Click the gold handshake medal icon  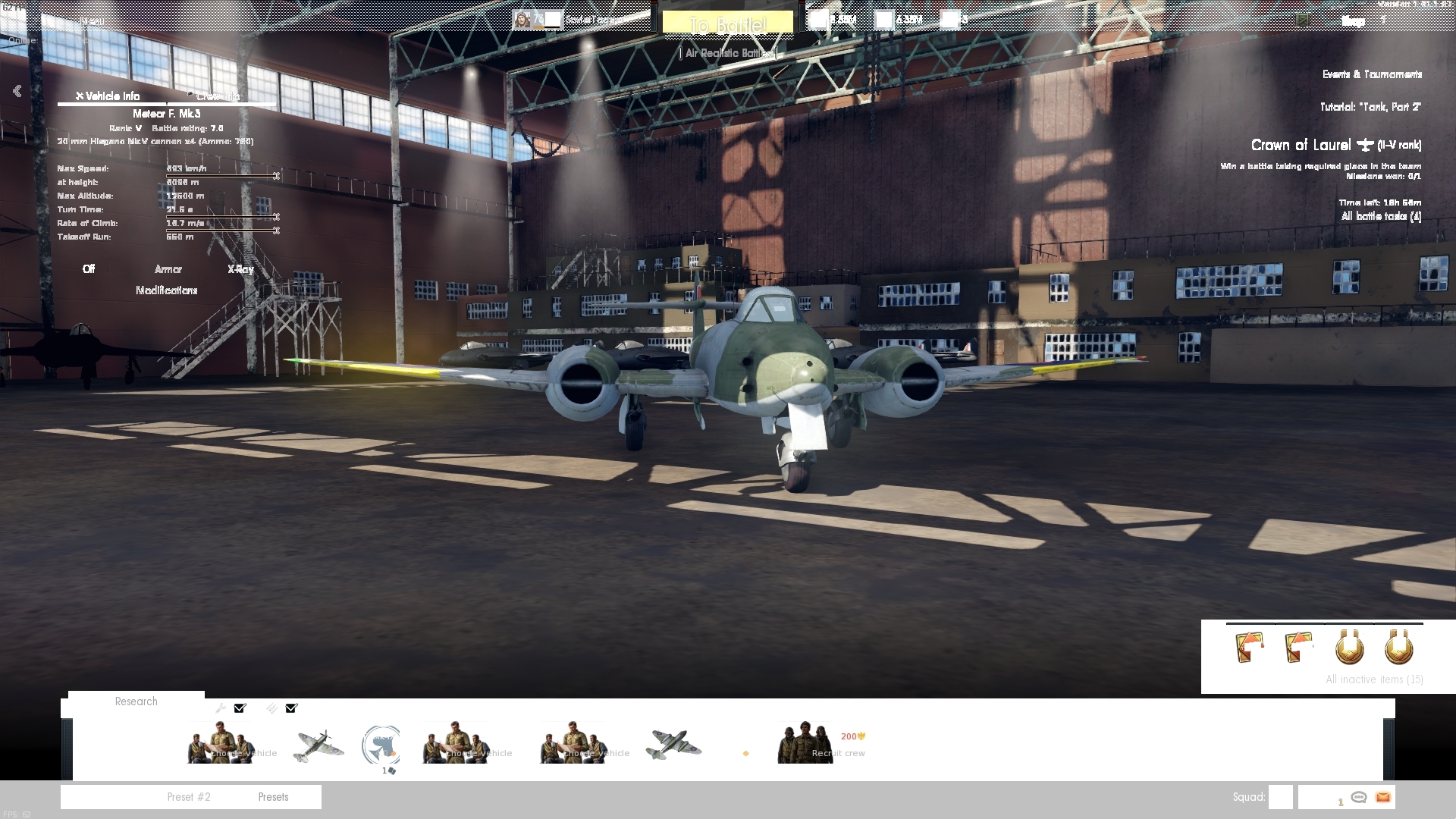[1350, 647]
